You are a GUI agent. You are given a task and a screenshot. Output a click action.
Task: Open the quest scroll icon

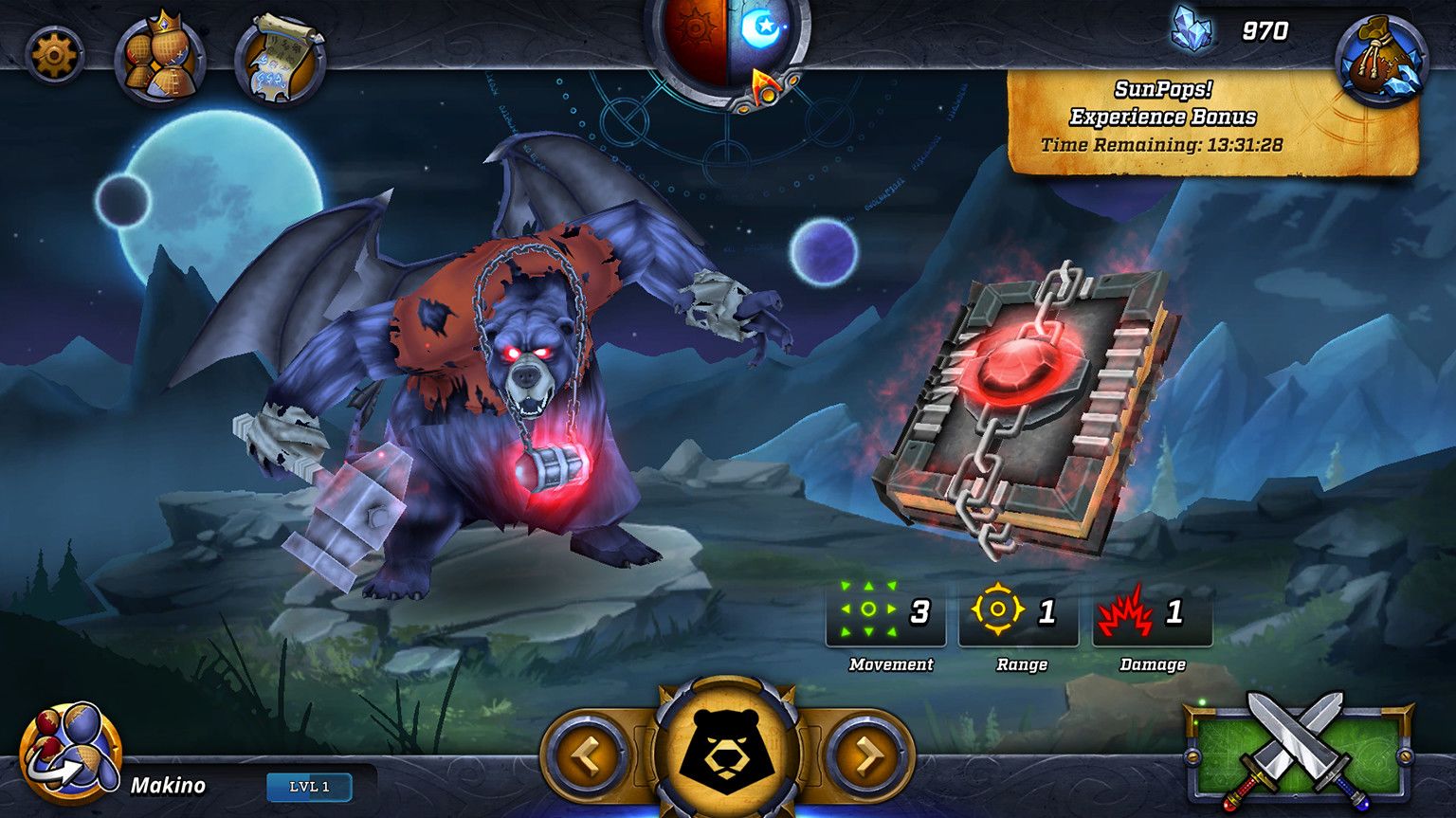click(280, 60)
